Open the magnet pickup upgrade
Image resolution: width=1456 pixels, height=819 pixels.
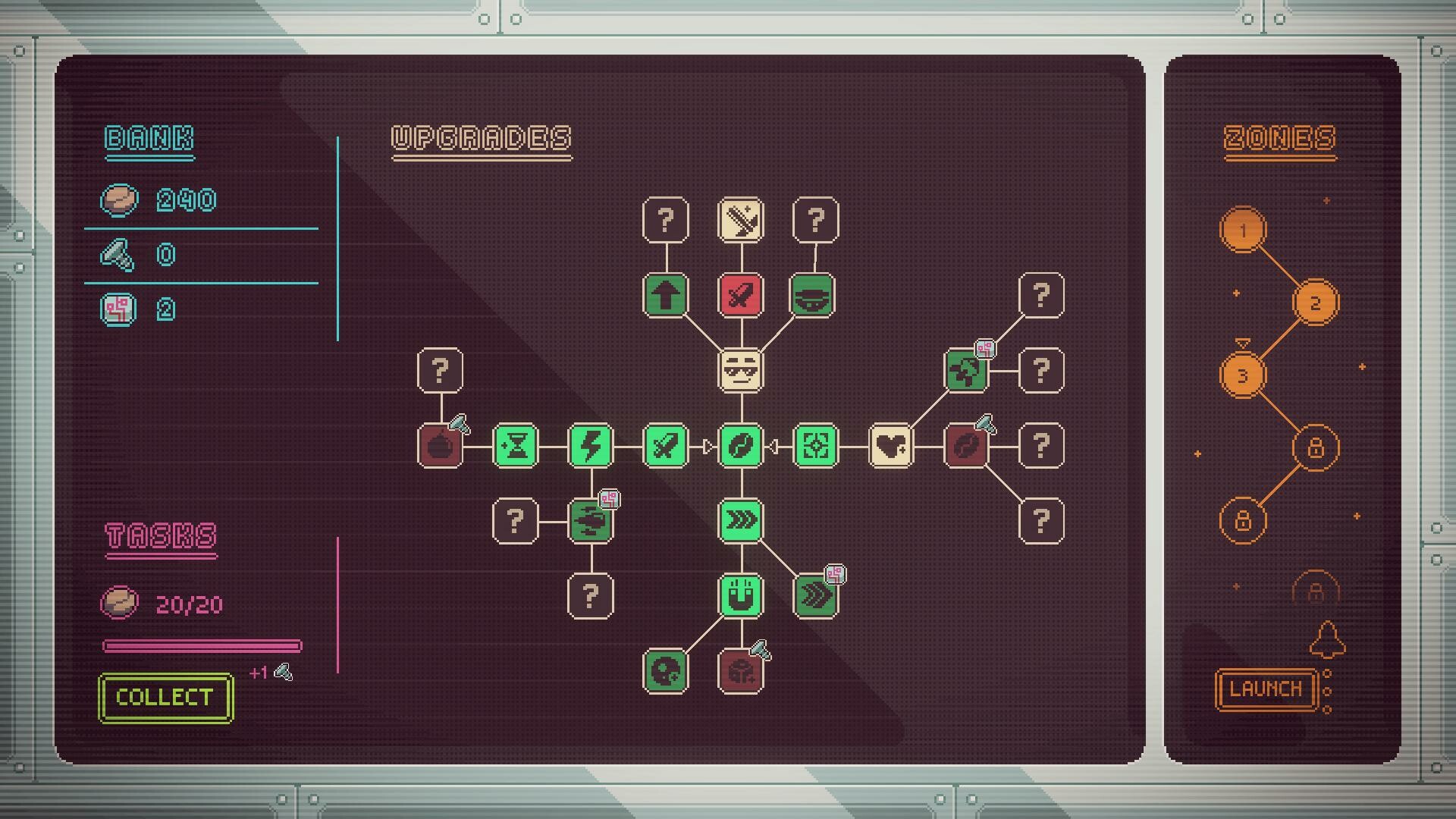pyautogui.click(x=741, y=595)
